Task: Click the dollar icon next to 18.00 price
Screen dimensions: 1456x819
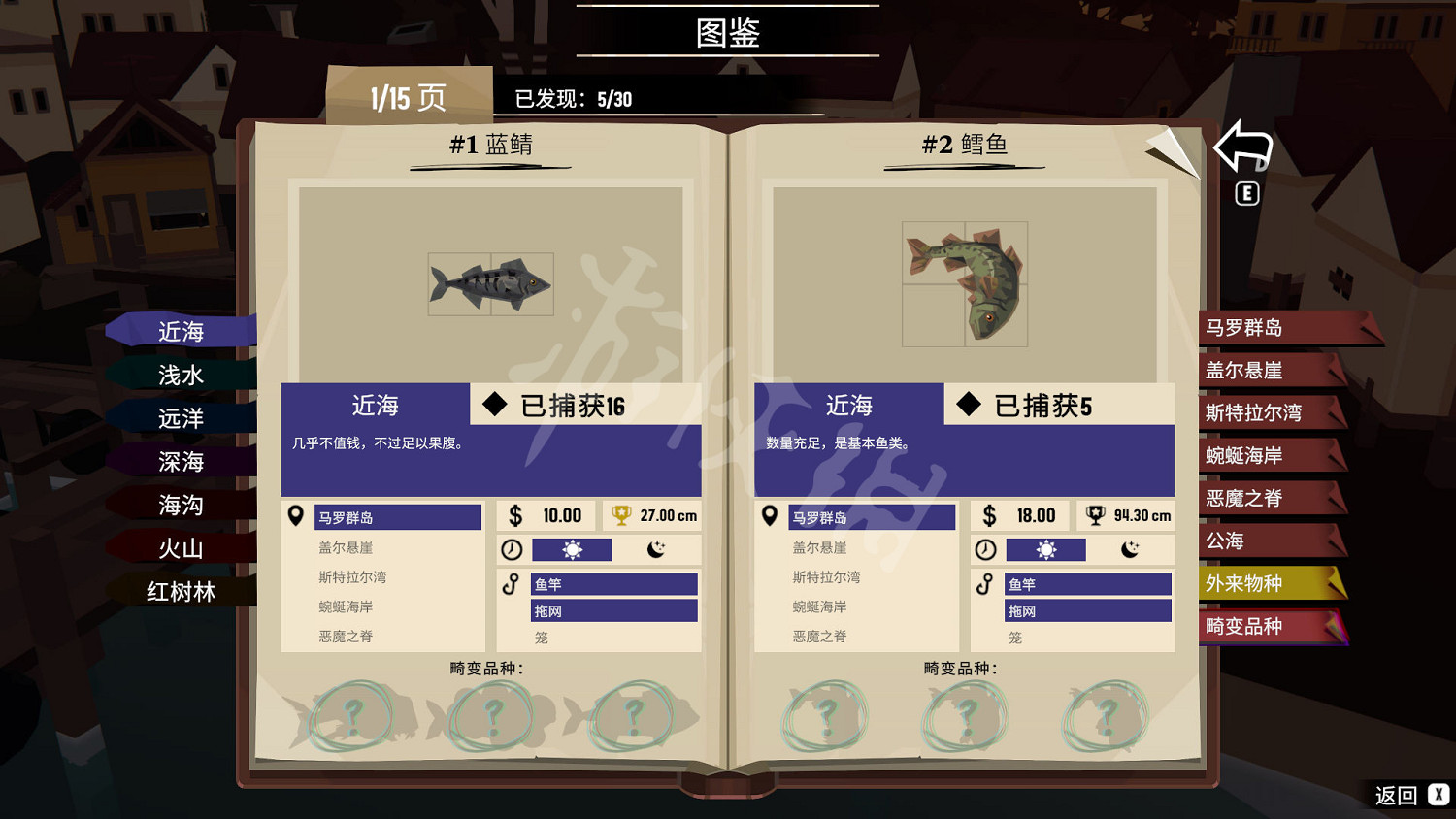Action: pos(990,515)
